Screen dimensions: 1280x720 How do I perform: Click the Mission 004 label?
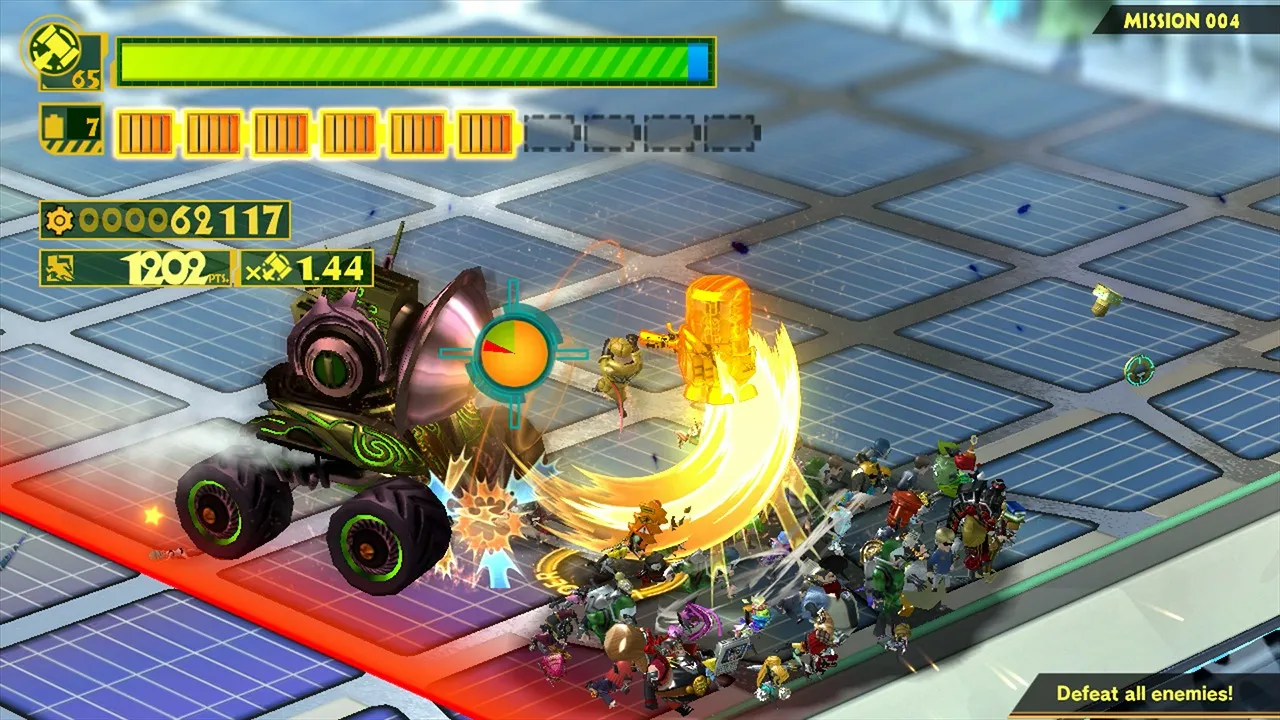pos(1181,21)
